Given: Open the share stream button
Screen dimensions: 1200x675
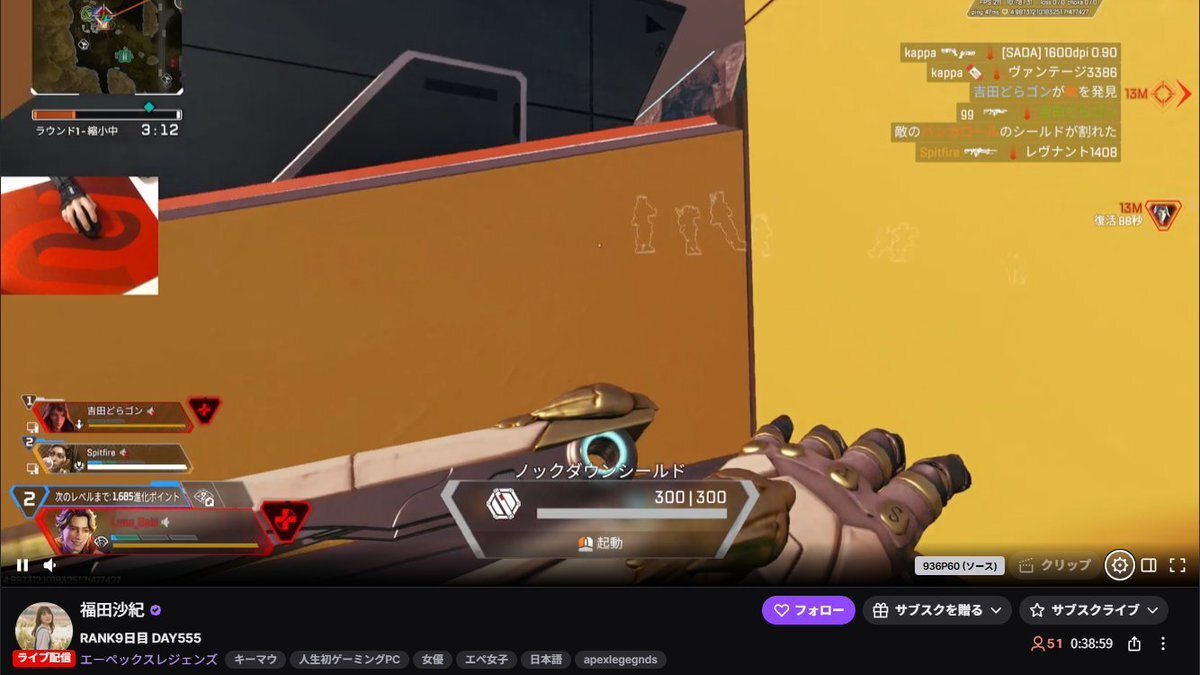Looking at the screenshot, I should [x=1135, y=644].
